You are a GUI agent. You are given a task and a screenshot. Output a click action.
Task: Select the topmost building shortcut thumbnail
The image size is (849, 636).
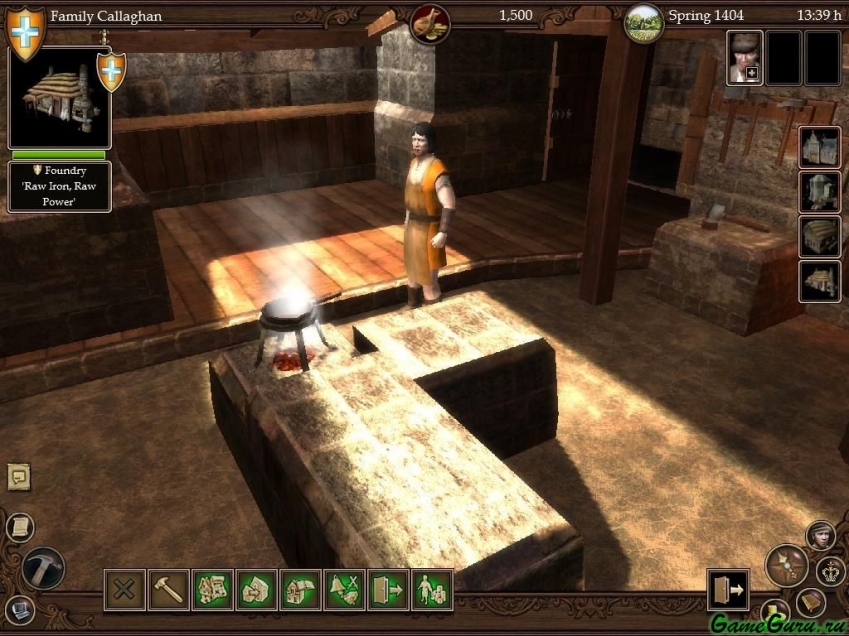(819, 147)
